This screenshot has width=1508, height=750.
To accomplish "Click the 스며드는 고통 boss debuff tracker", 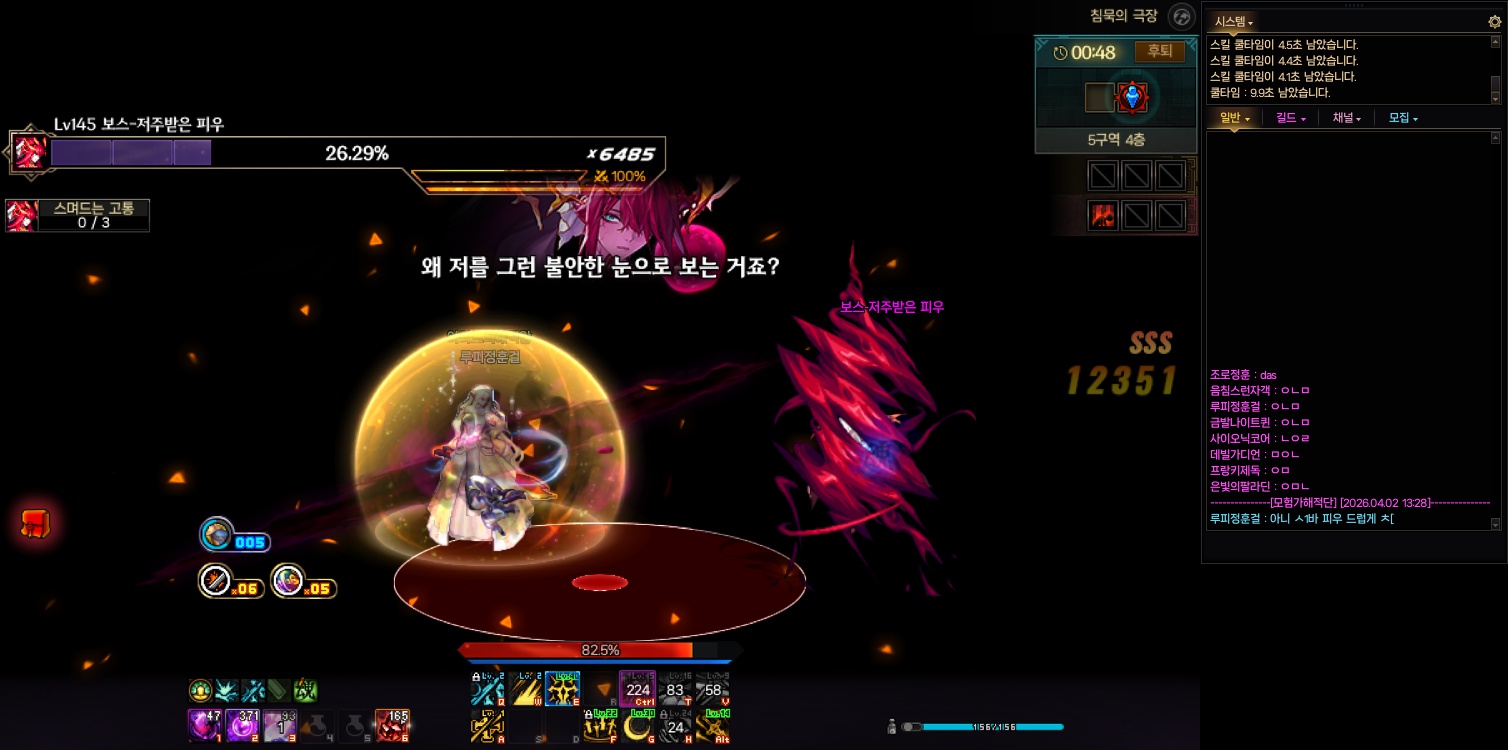I will 78,216.
